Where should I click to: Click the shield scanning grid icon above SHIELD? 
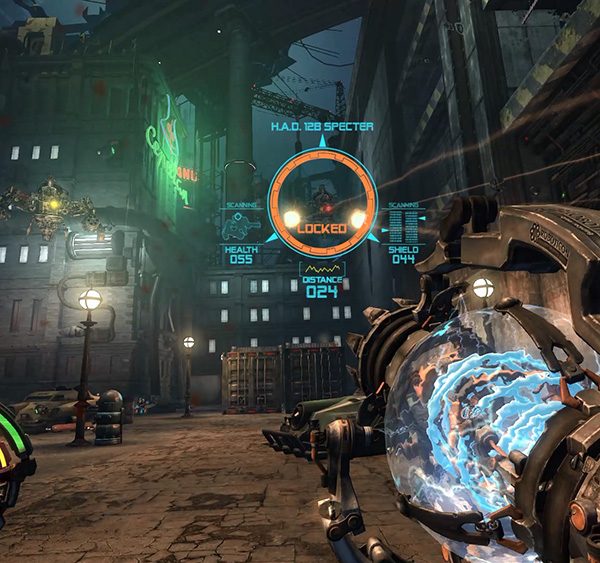click(402, 226)
